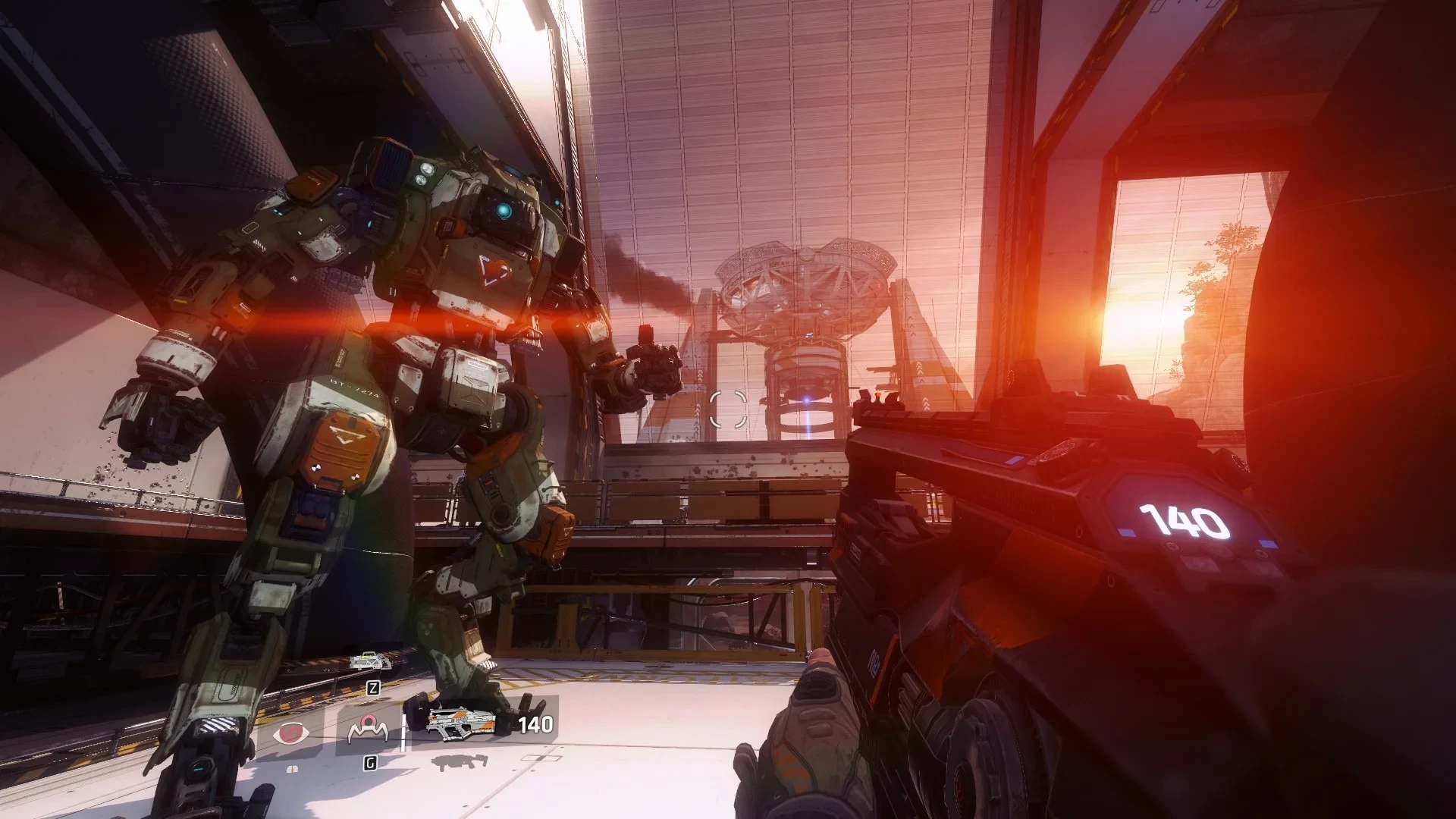Switch to the pistol above the Z key
The image size is (1456, 819).
(372, 661)
